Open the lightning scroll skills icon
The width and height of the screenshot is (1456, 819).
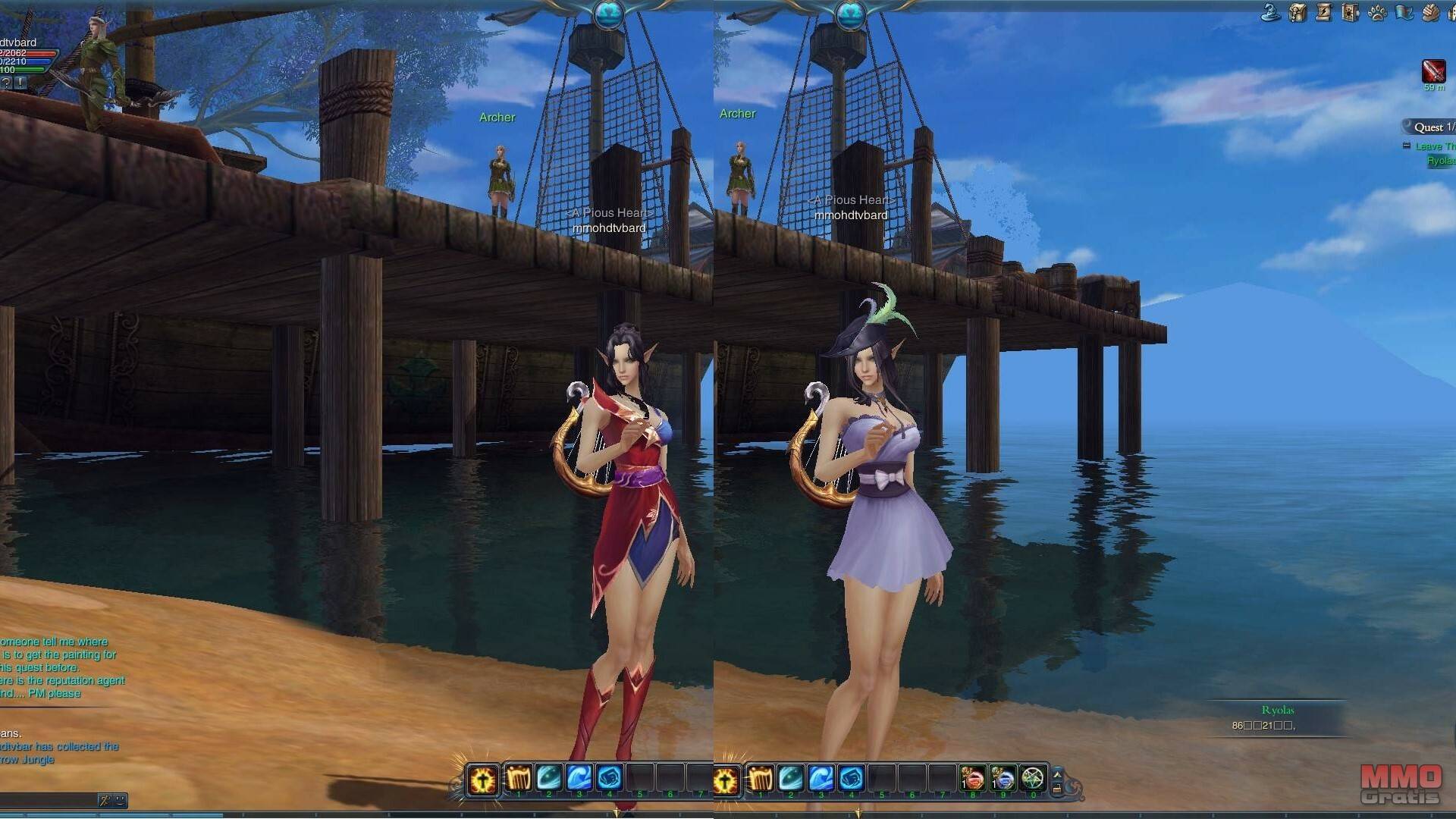[1324, 12]
